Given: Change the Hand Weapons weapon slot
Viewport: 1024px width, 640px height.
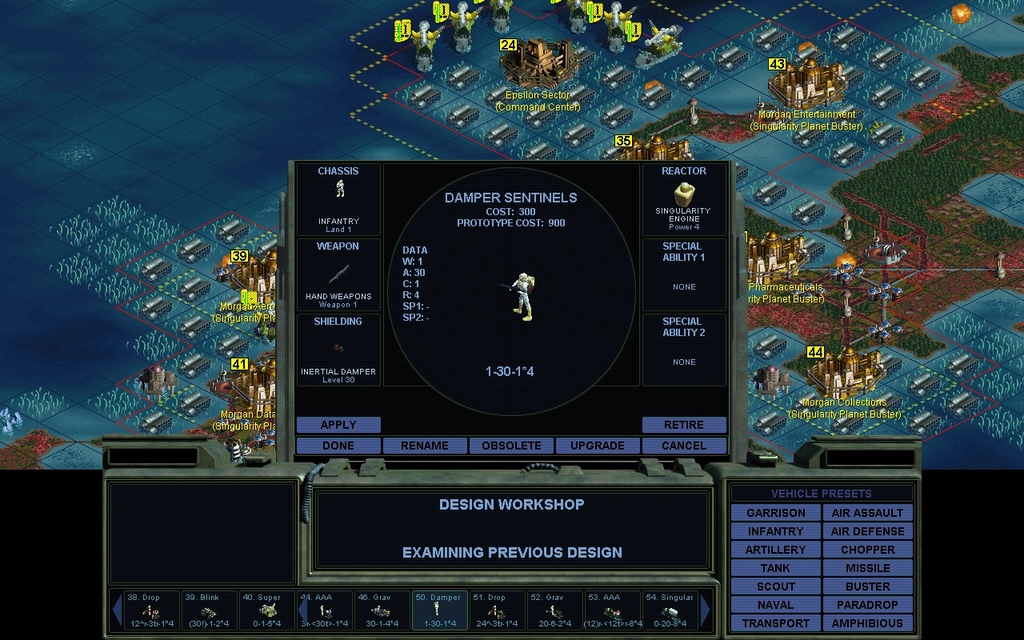Looking at the screenshot, I should click(x=338, y=274).
